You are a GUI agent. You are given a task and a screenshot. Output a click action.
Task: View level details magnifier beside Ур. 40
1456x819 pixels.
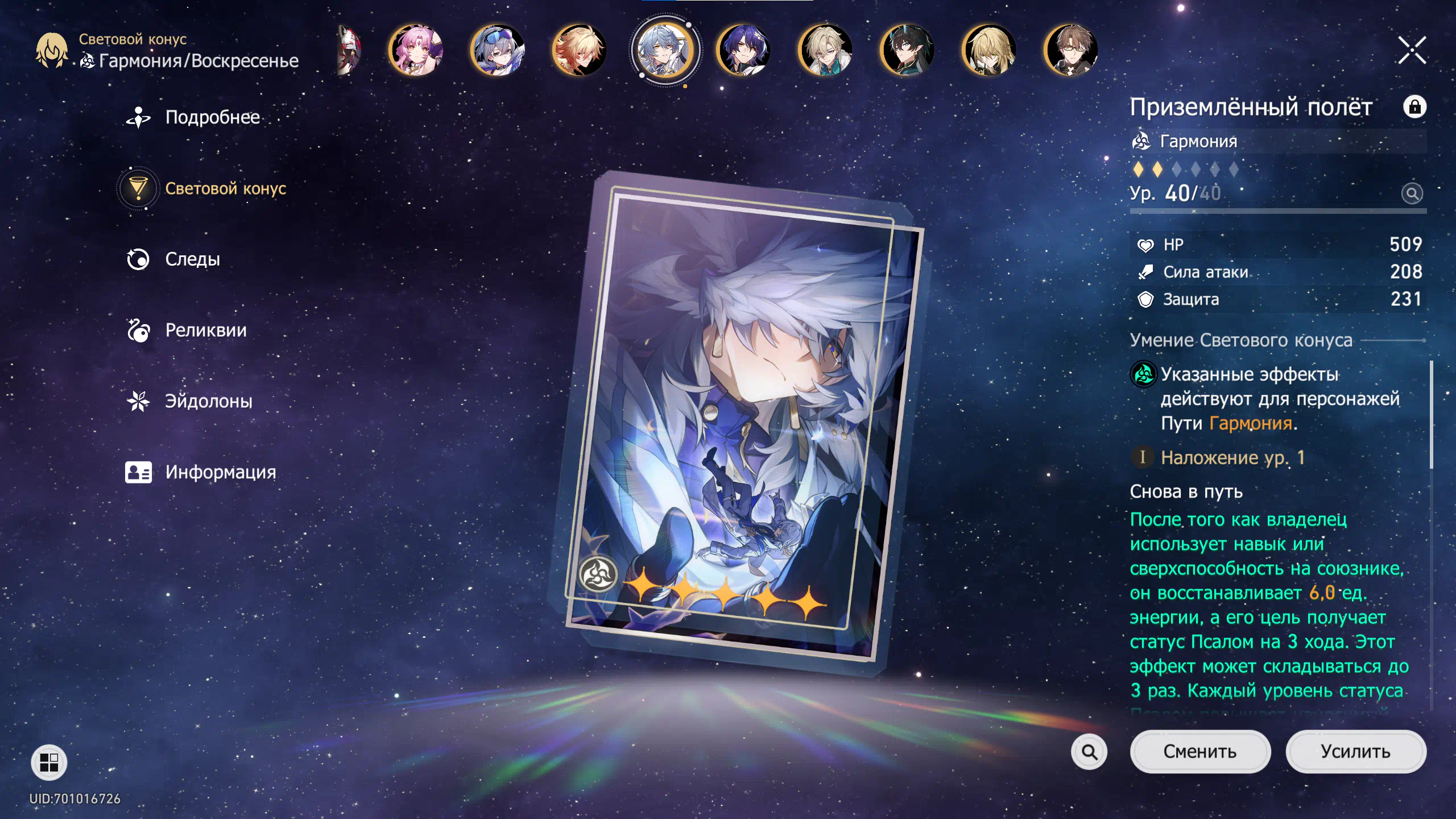pyautogui.click(x=1412, y=193)
